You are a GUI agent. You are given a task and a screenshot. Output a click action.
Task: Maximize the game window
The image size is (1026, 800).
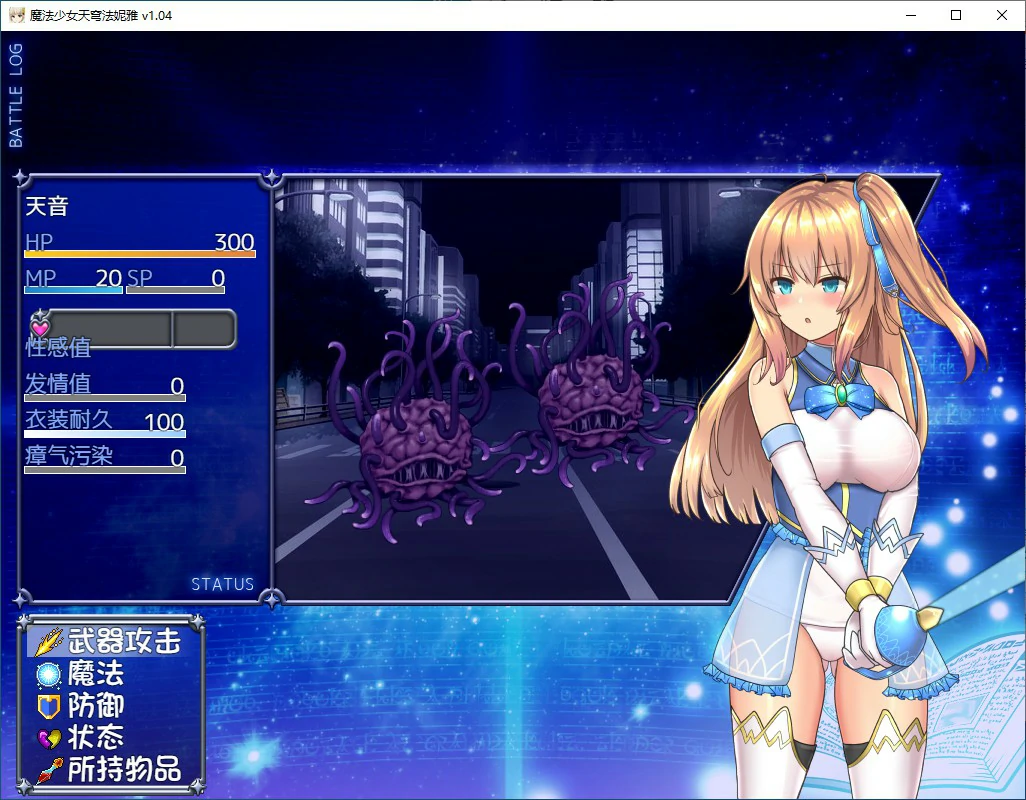(956, 15)
